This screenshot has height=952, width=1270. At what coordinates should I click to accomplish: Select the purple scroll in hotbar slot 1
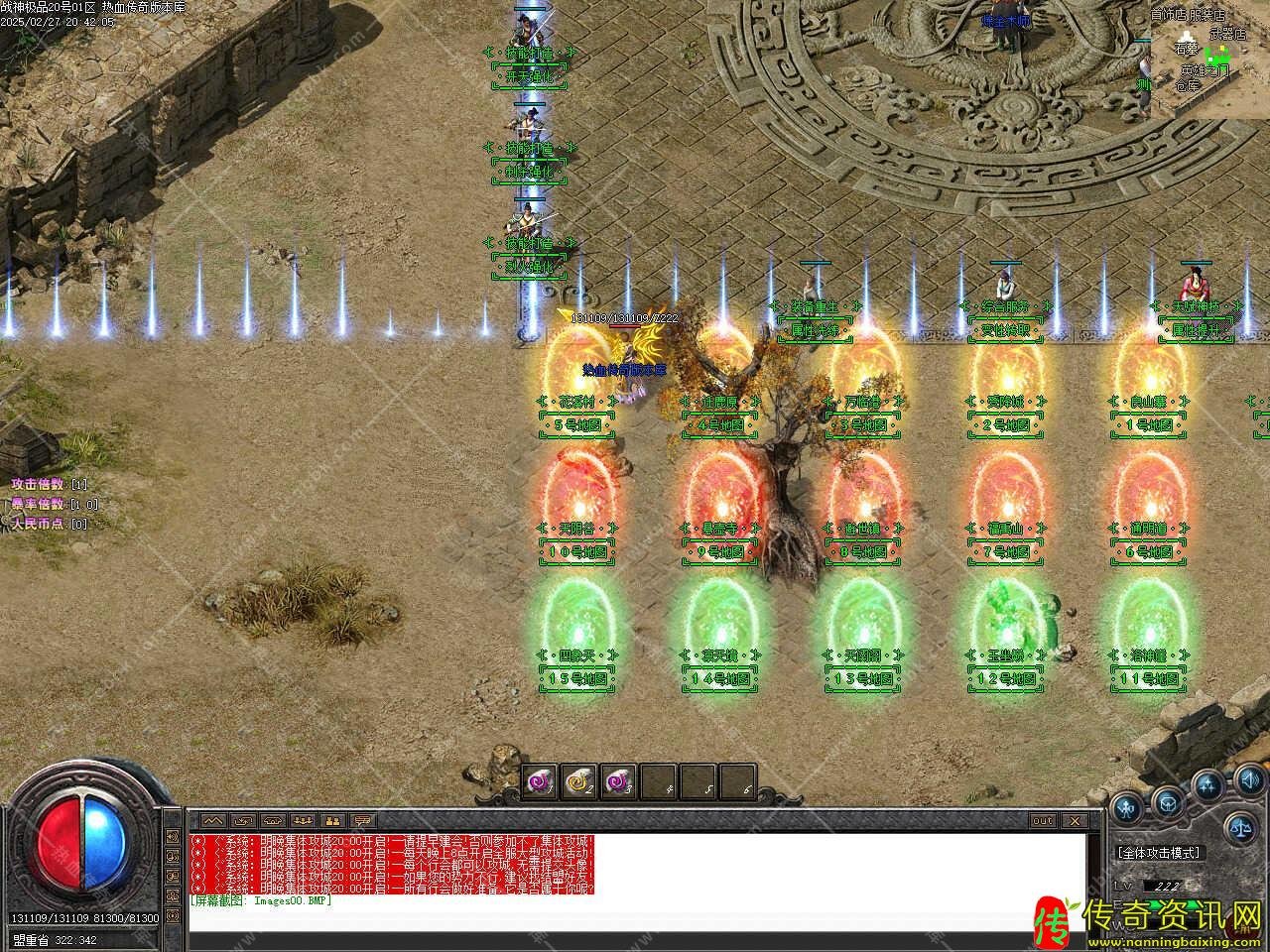[x=541, y=782]
